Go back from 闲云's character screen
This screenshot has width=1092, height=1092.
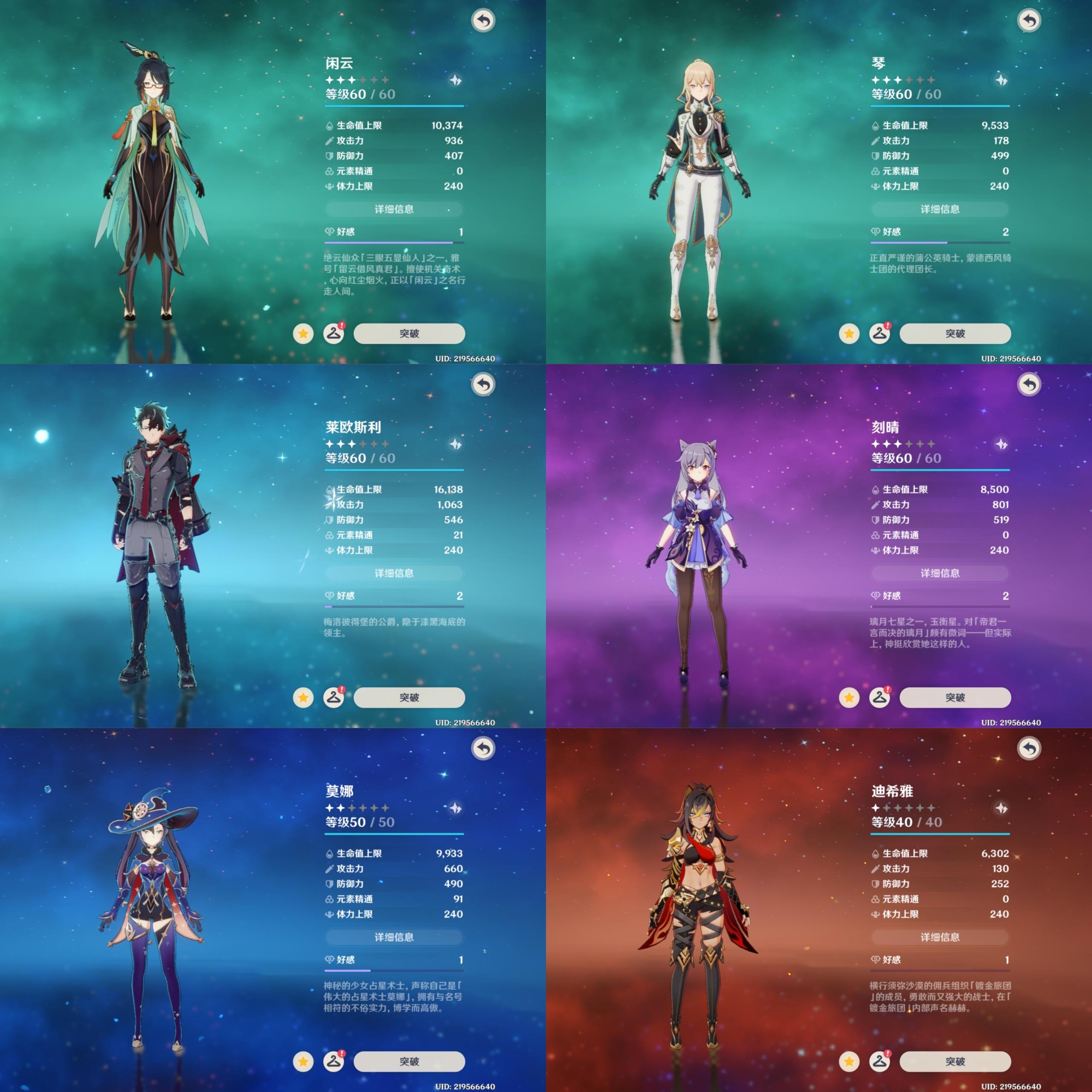483,21
